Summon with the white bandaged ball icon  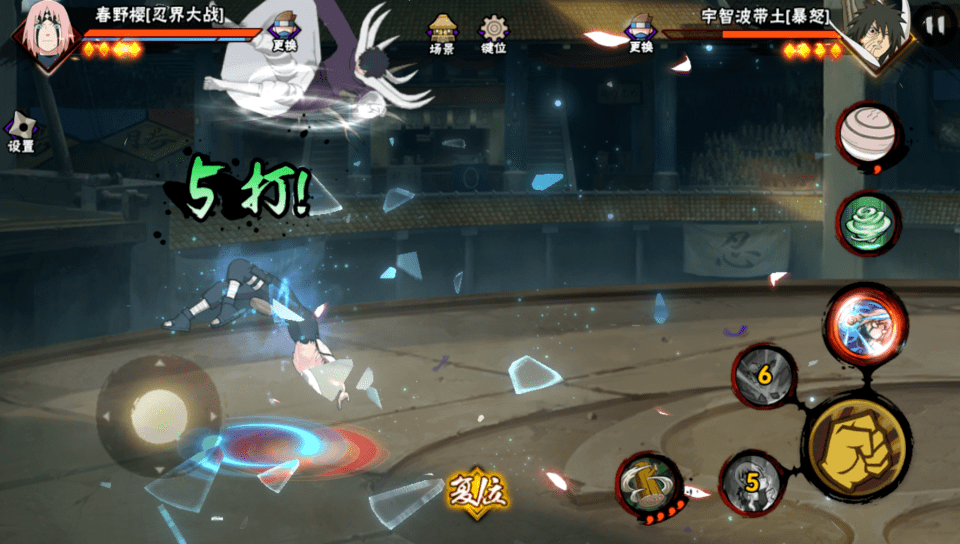[868, 134]
